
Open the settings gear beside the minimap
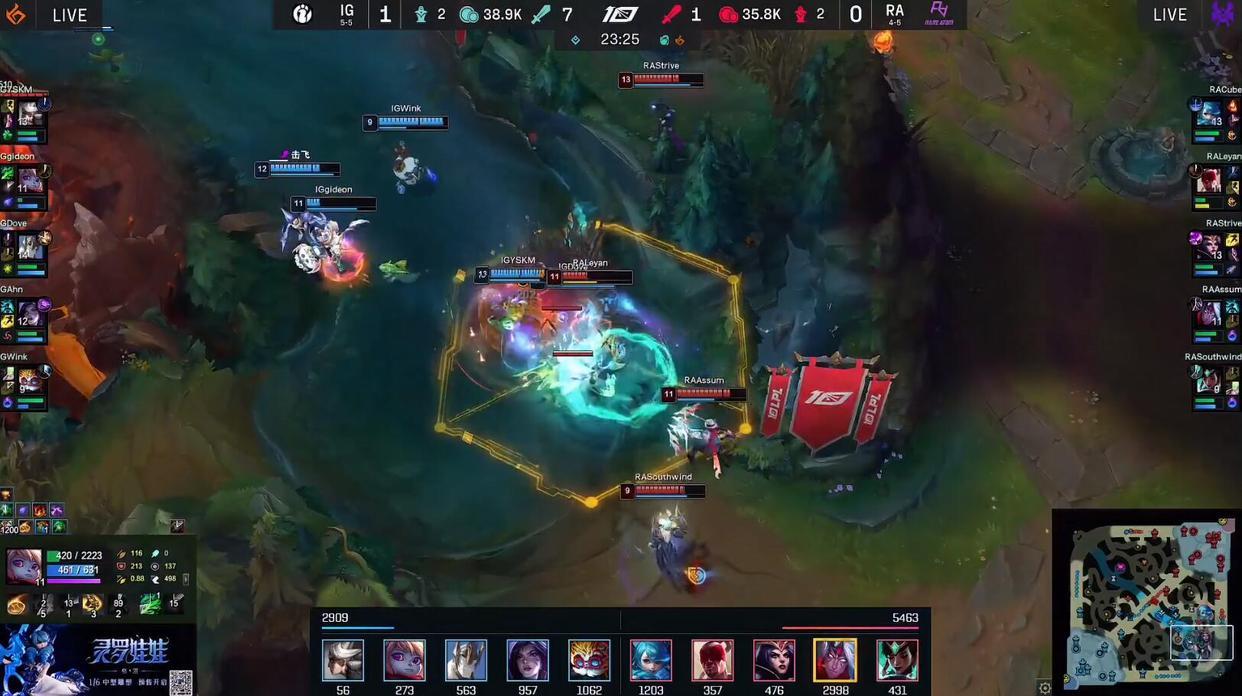pyautogui.click(x=1045, y=688)
